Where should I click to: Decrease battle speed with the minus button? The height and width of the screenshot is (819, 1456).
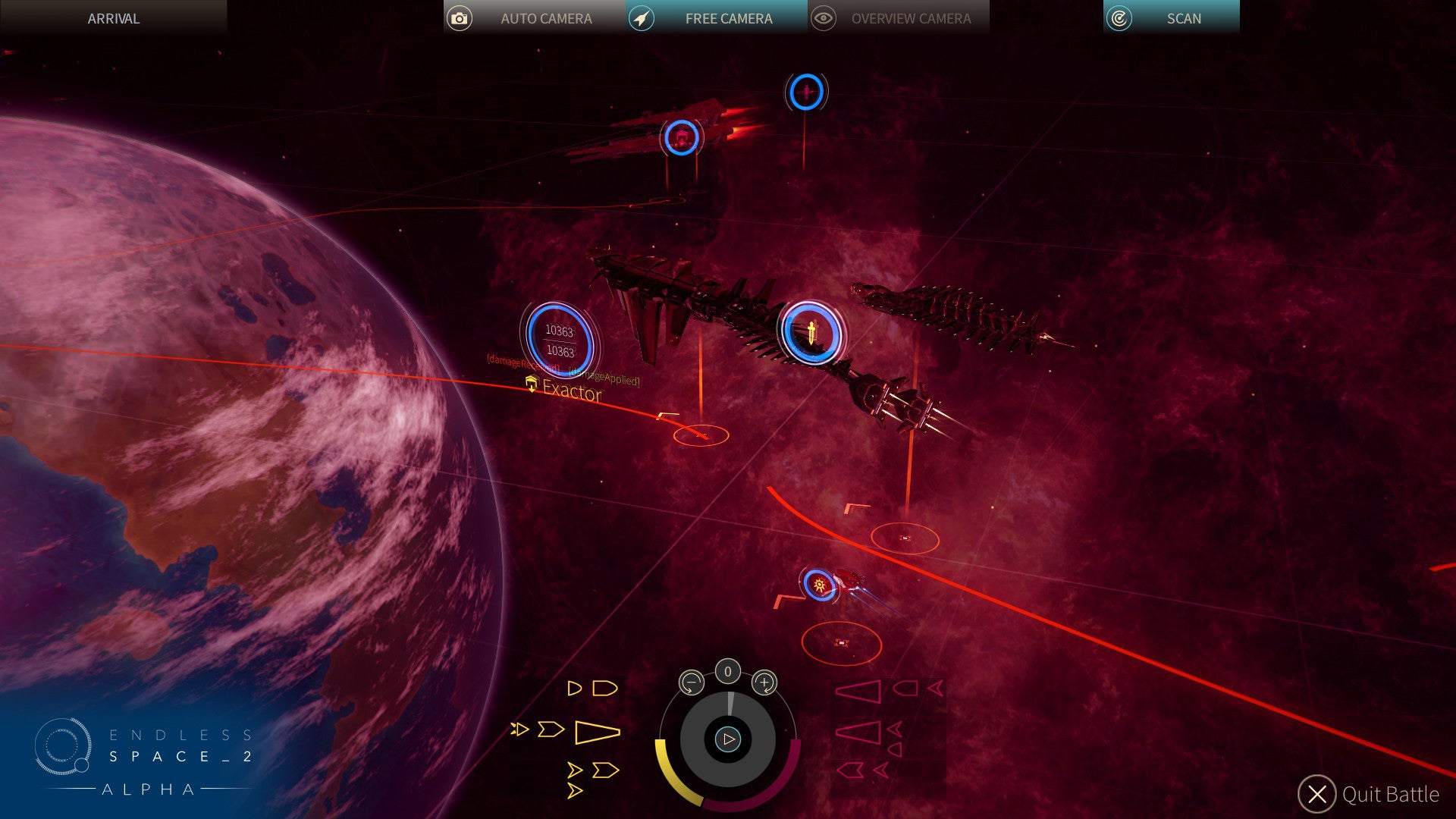pos(691,682)
